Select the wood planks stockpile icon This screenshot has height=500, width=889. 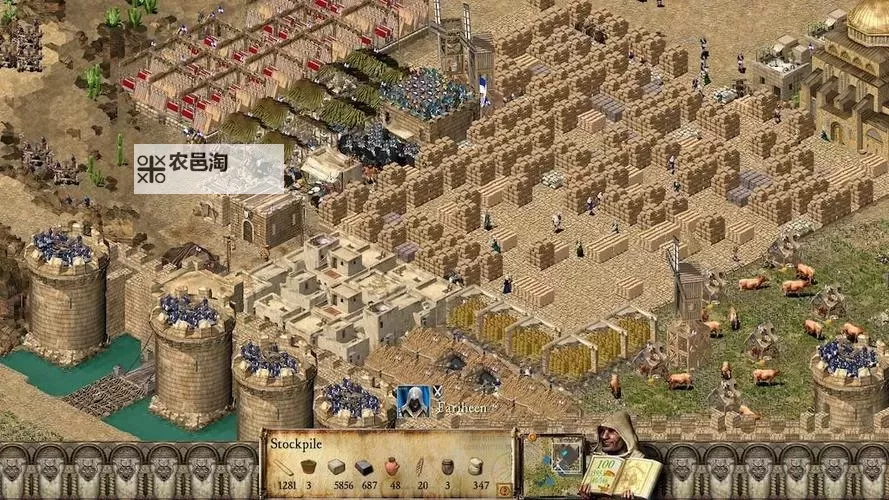coord(283,467)
